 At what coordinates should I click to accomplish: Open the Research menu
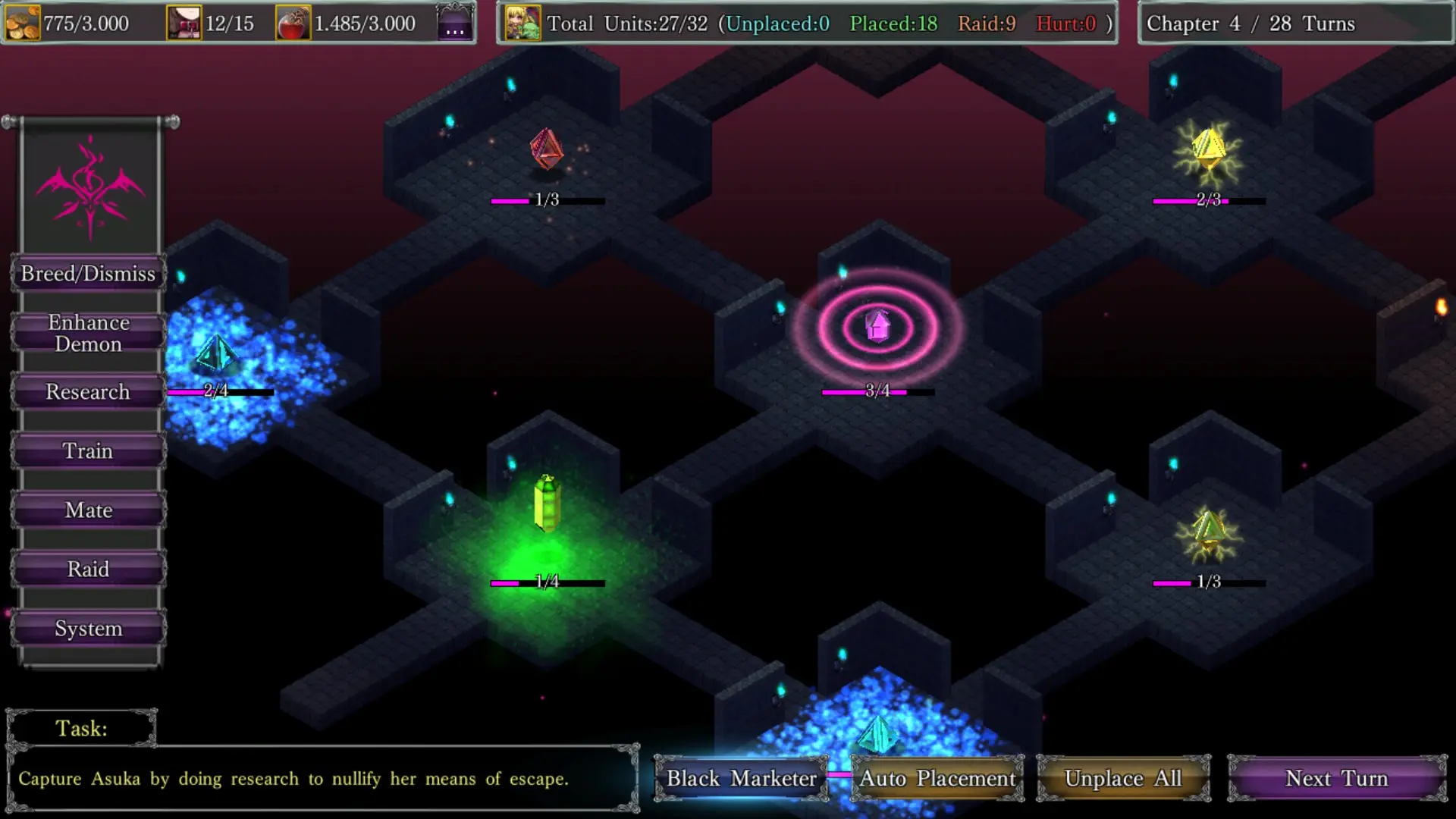88,392
